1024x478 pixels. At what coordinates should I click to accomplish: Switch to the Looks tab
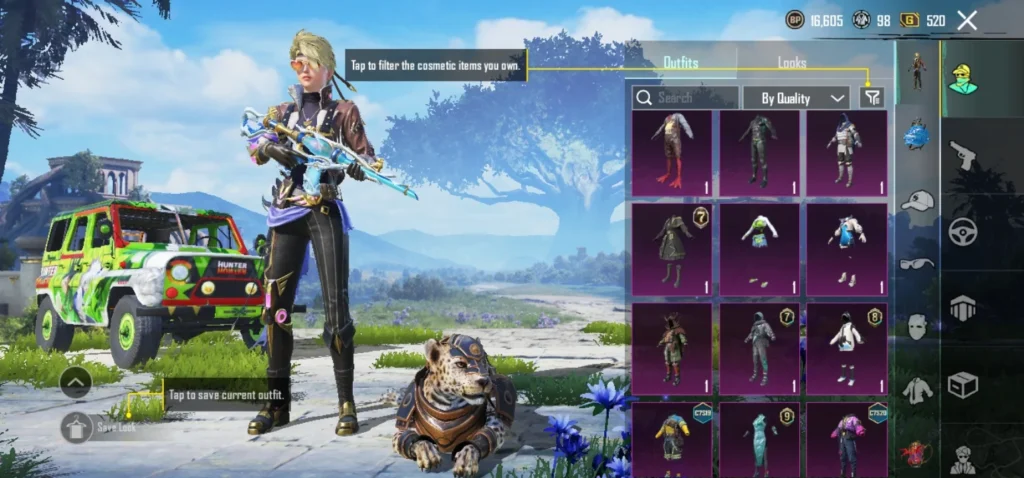(x=792, y=63)
